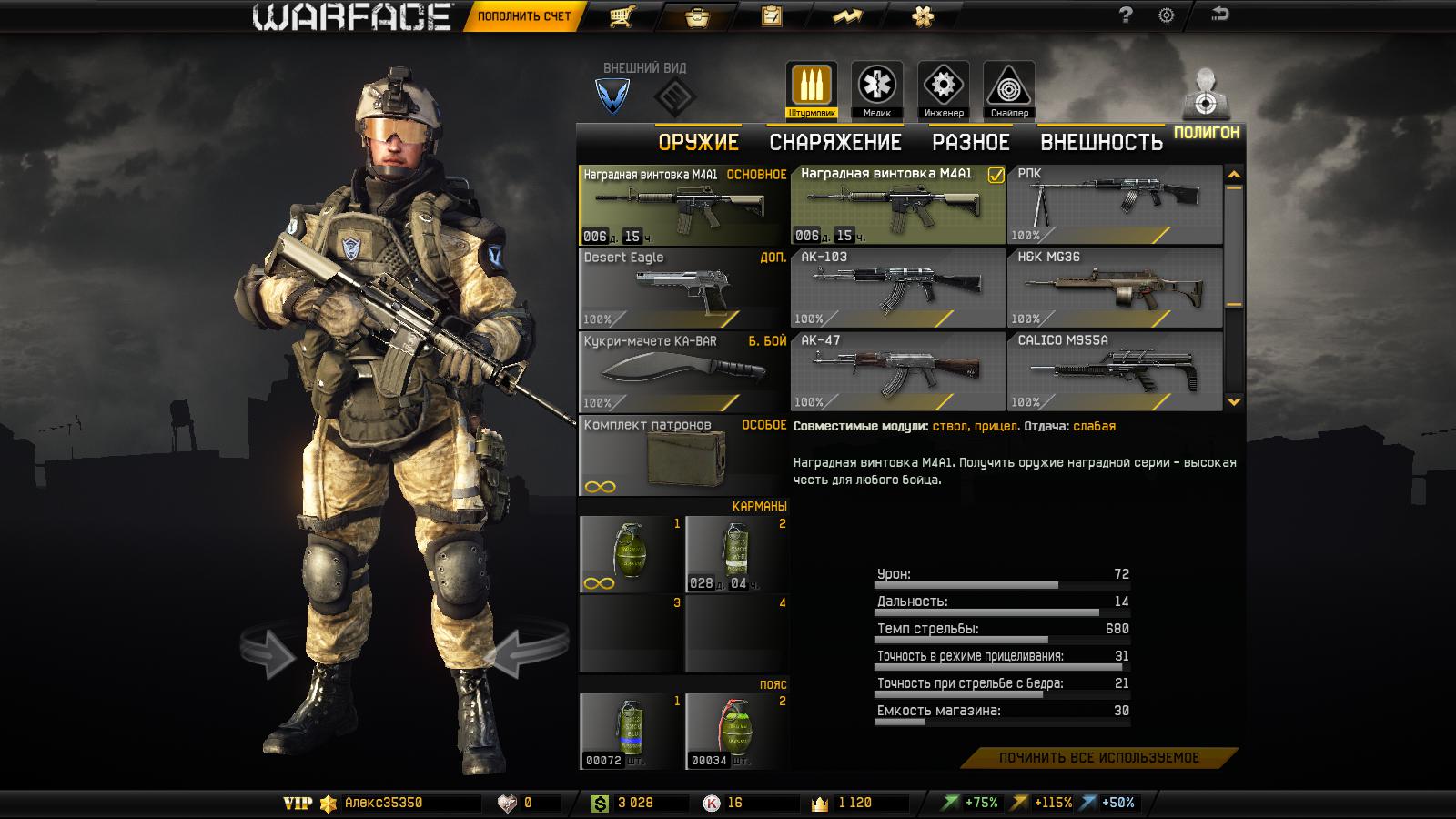Open the Комплект патронов special slot
This screenshot has width=1456, height=819.
point(682,457)
